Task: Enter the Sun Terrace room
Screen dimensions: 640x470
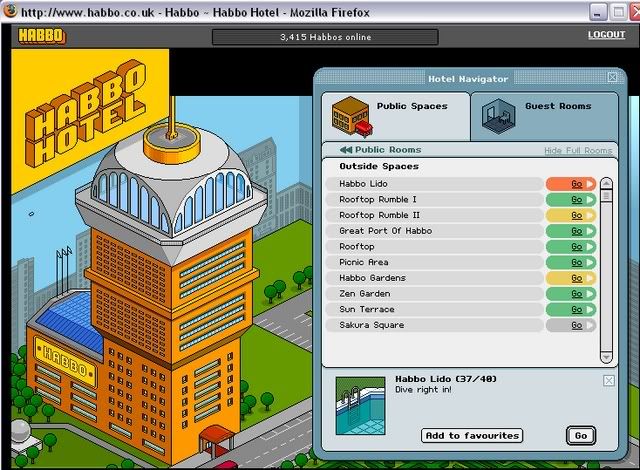Action: (576, 310)
